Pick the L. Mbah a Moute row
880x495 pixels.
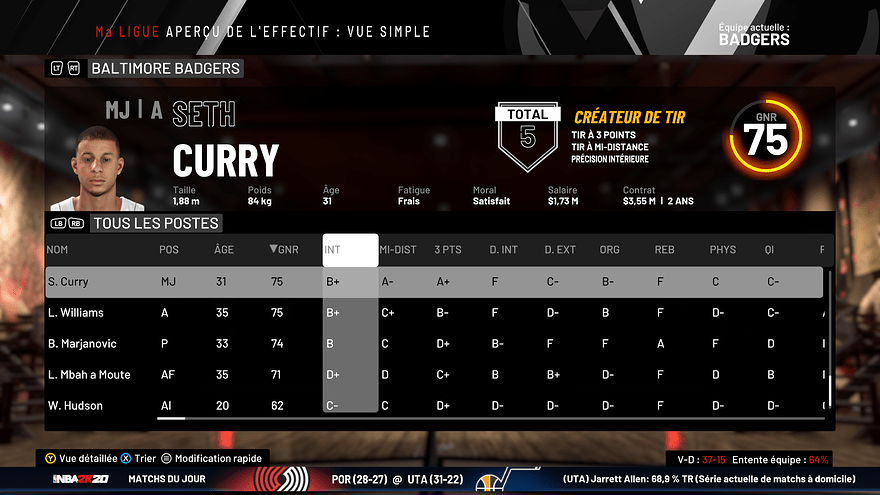[x=434, y=375]
